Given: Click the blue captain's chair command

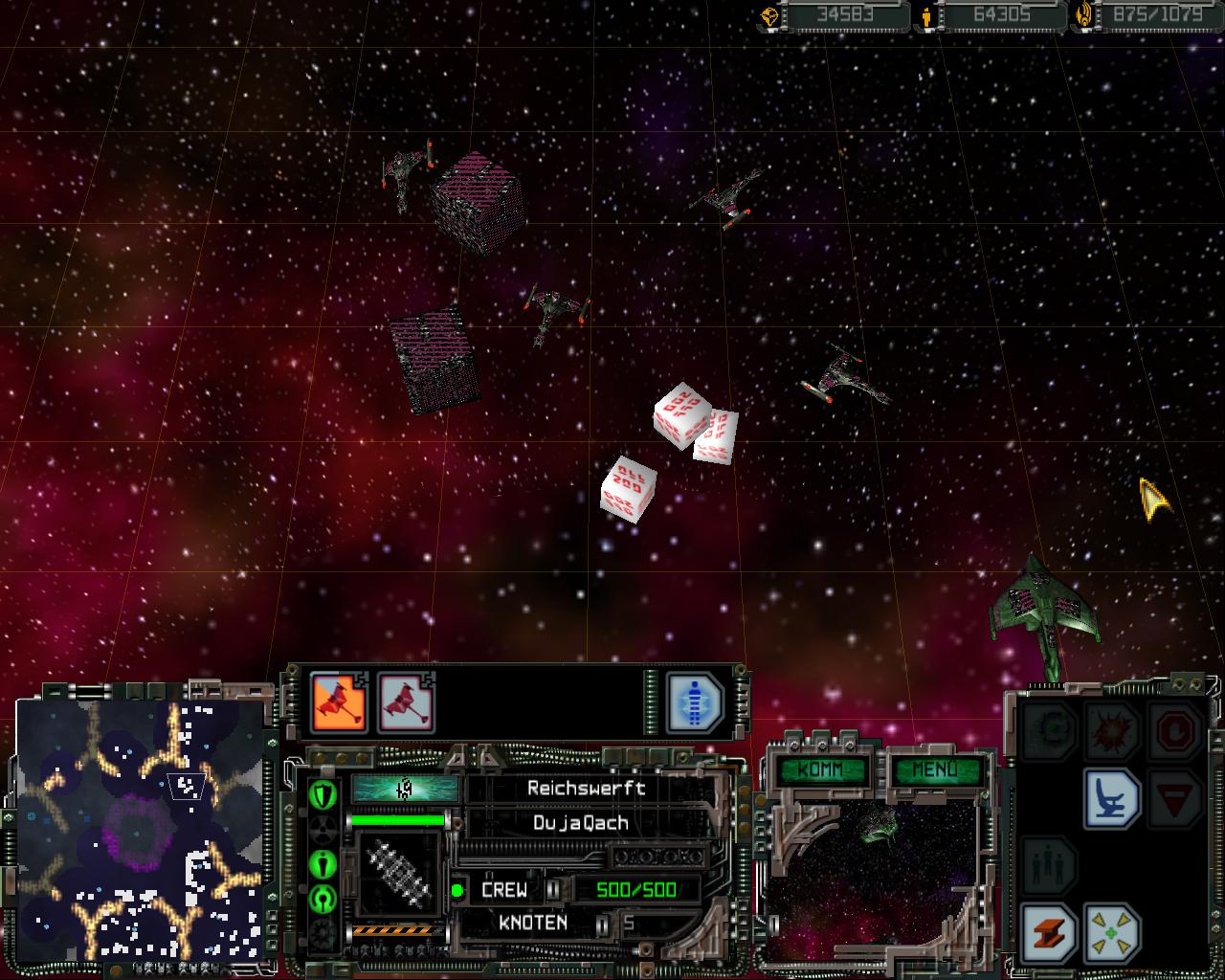Looking at the screenshot, I should point(1112,798).
